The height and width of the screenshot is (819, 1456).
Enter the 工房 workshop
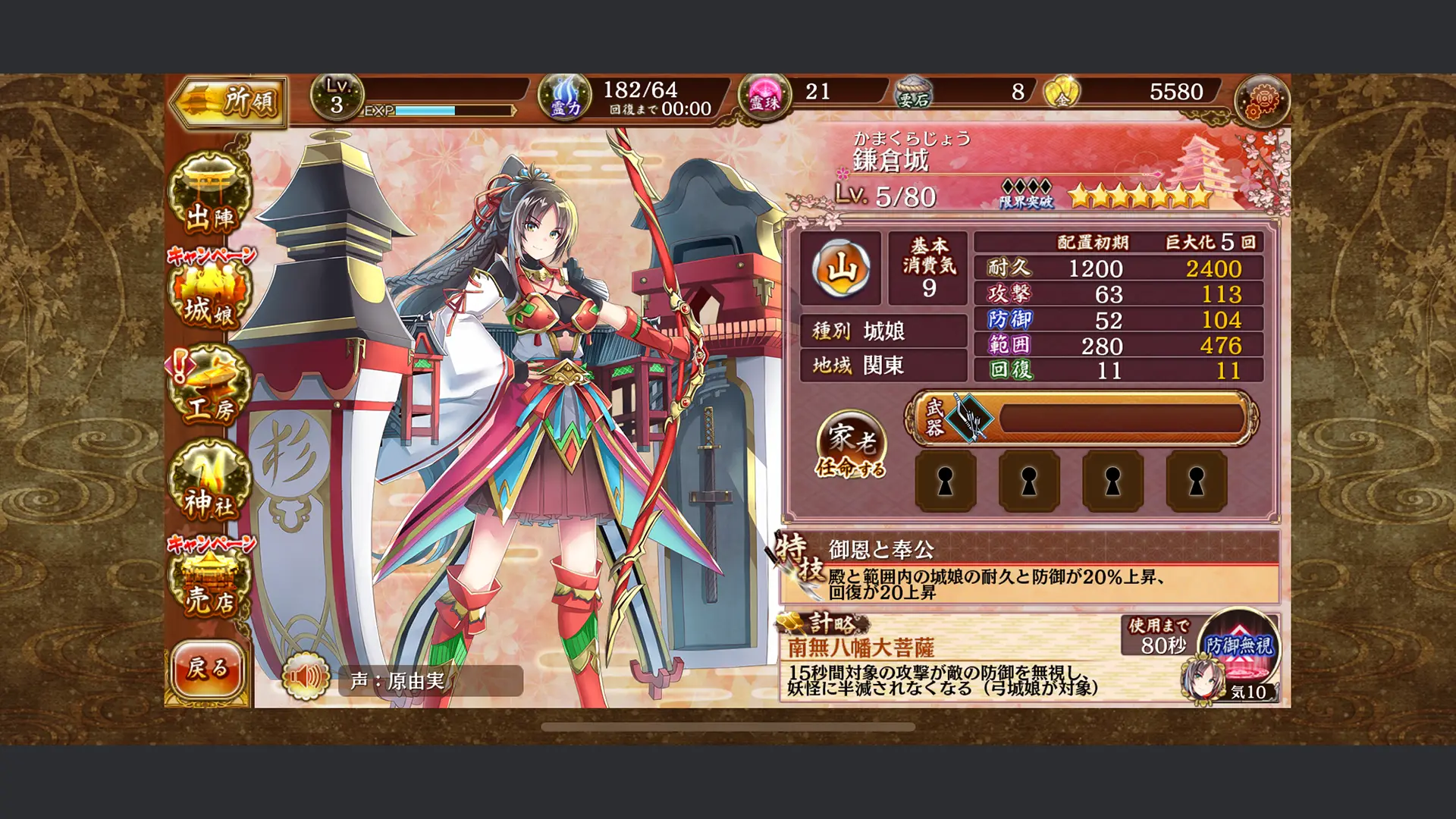[209, 388]
